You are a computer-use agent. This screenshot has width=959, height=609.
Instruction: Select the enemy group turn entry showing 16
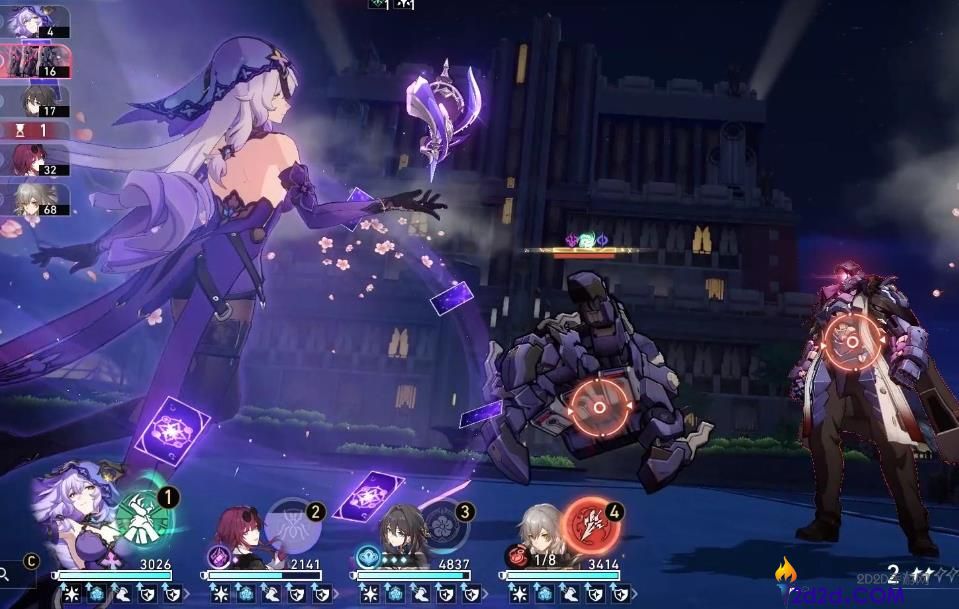coord(35,61)
